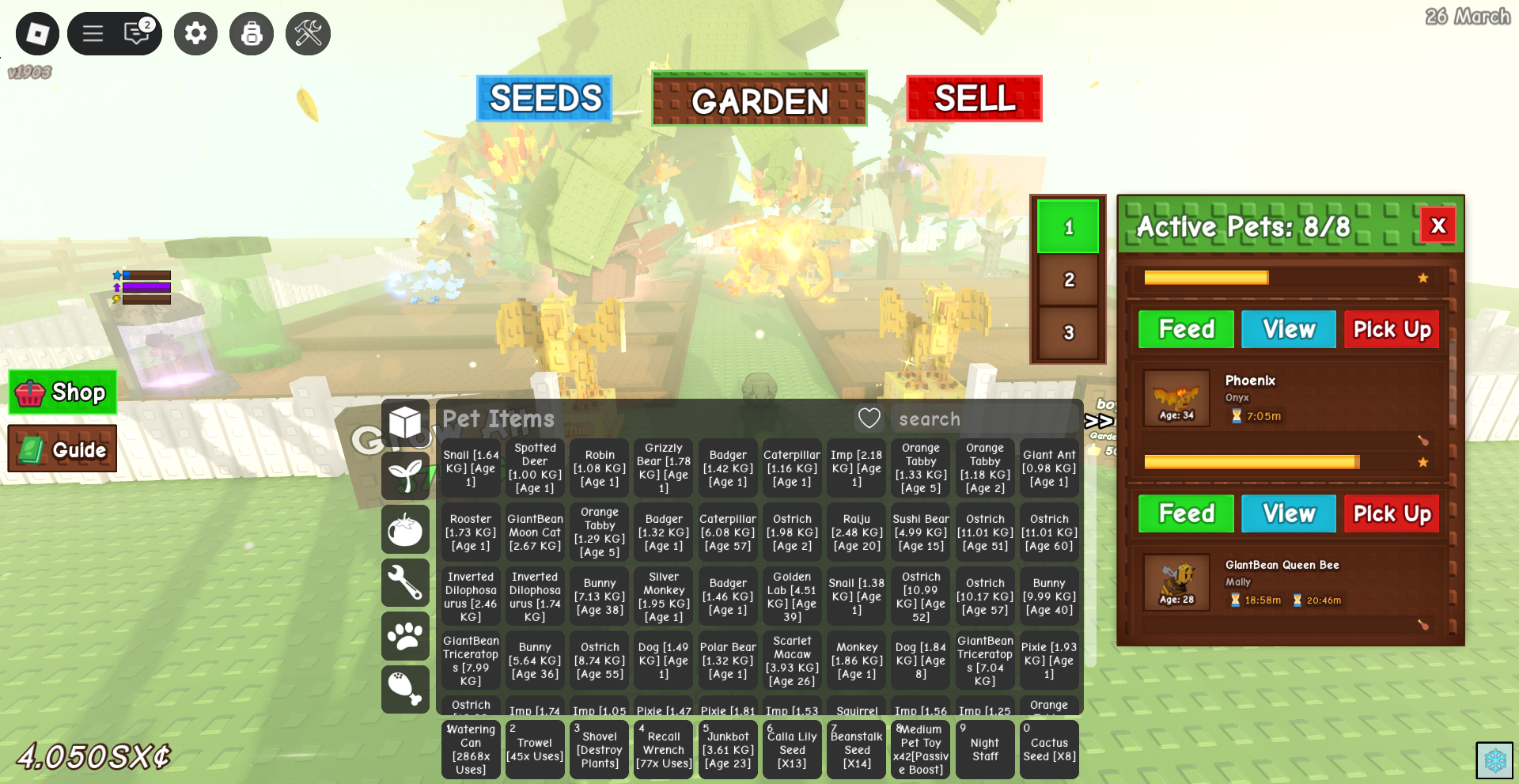Select the Raiju pet item
The height and width of the screenshot is (784, 1519).
pos(856,532)
